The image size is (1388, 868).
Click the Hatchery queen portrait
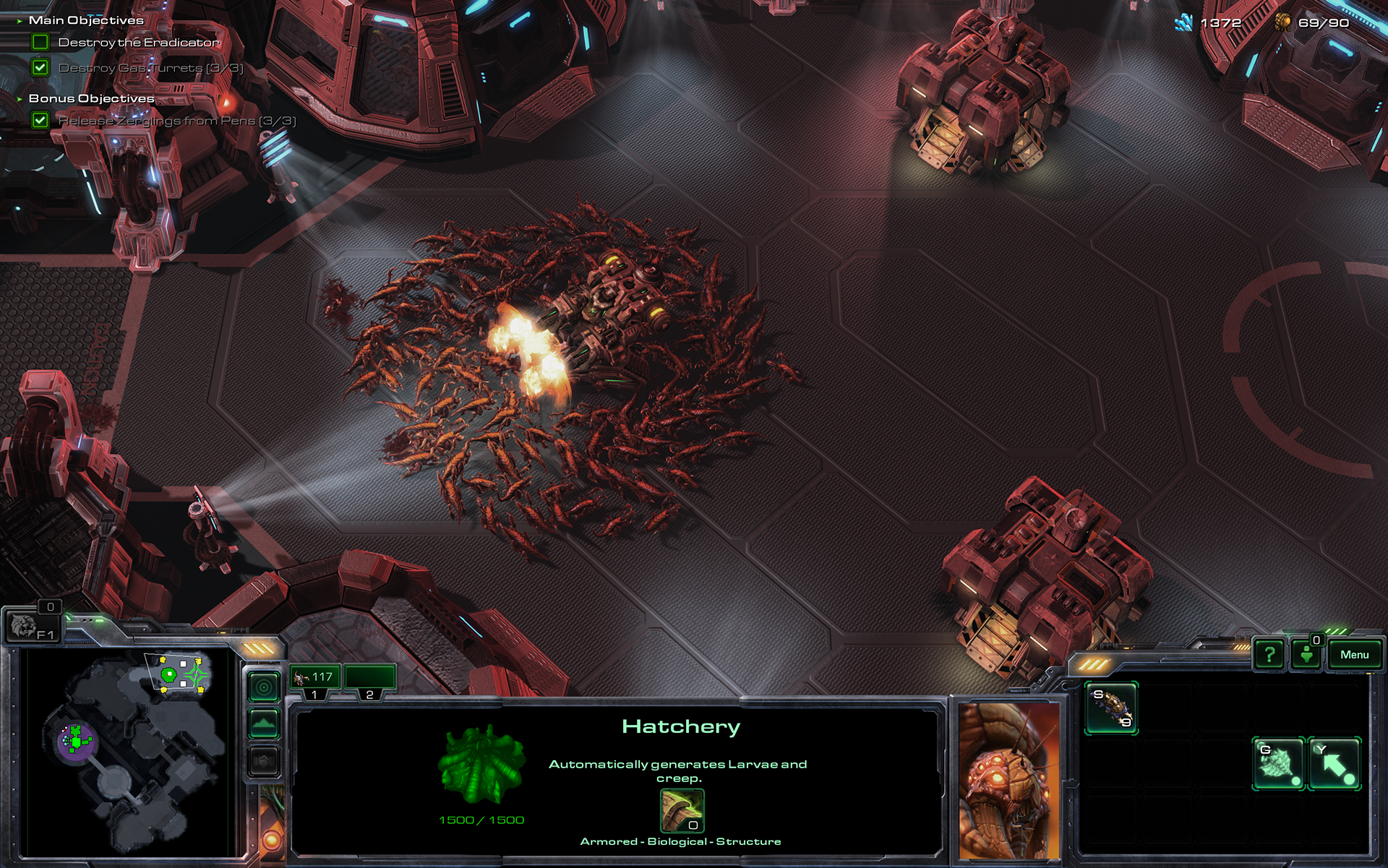coord(1009,779)
